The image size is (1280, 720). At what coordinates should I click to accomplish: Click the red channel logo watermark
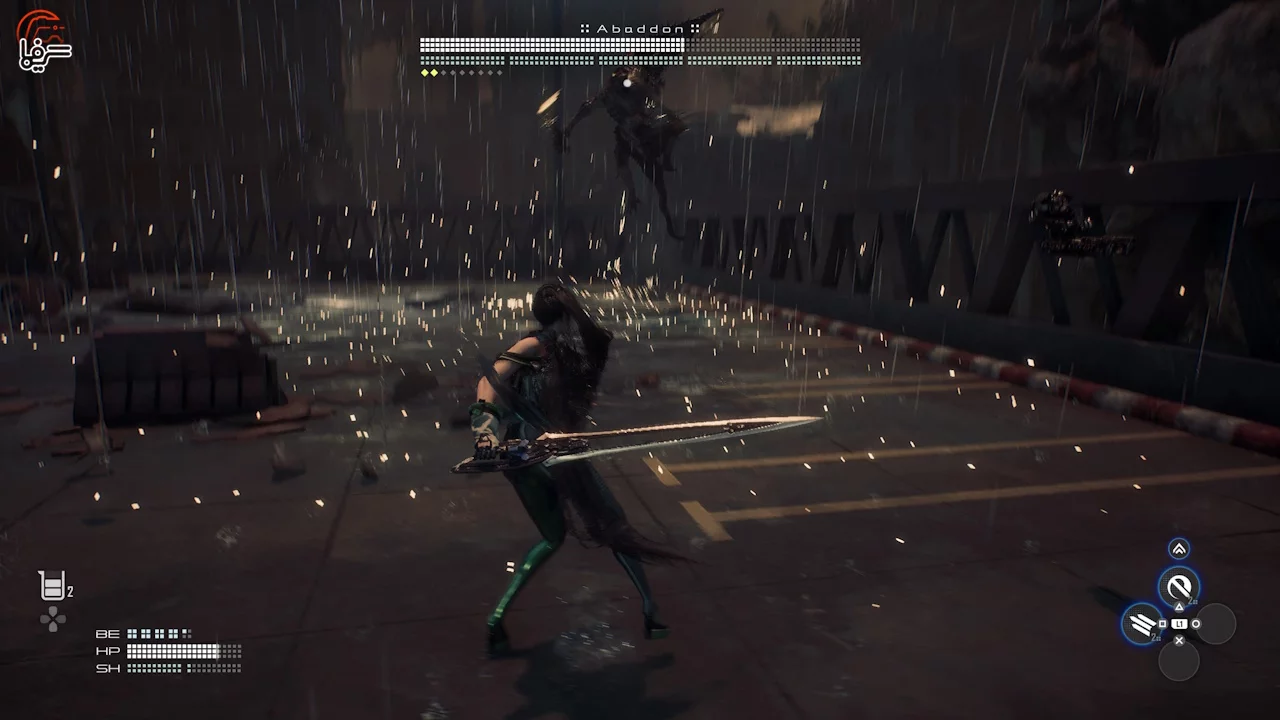[x=45, y=40]
